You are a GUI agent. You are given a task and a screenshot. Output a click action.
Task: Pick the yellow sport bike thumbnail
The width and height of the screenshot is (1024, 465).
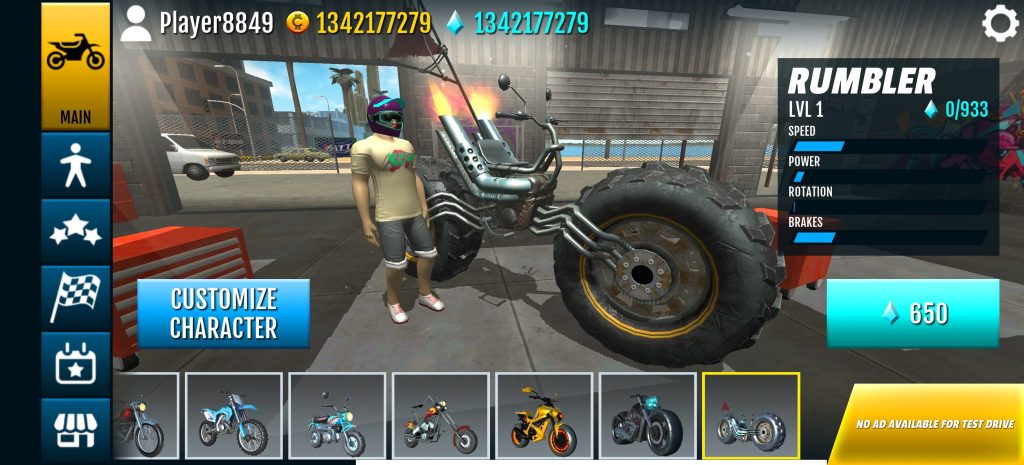[x=543, y=415]
